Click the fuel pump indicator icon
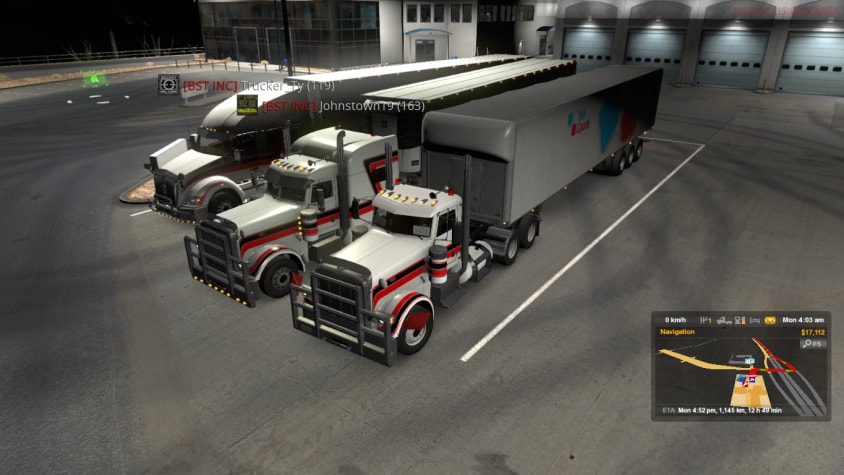The height and width of the screenshot is (475, 844). coord(739,320)
